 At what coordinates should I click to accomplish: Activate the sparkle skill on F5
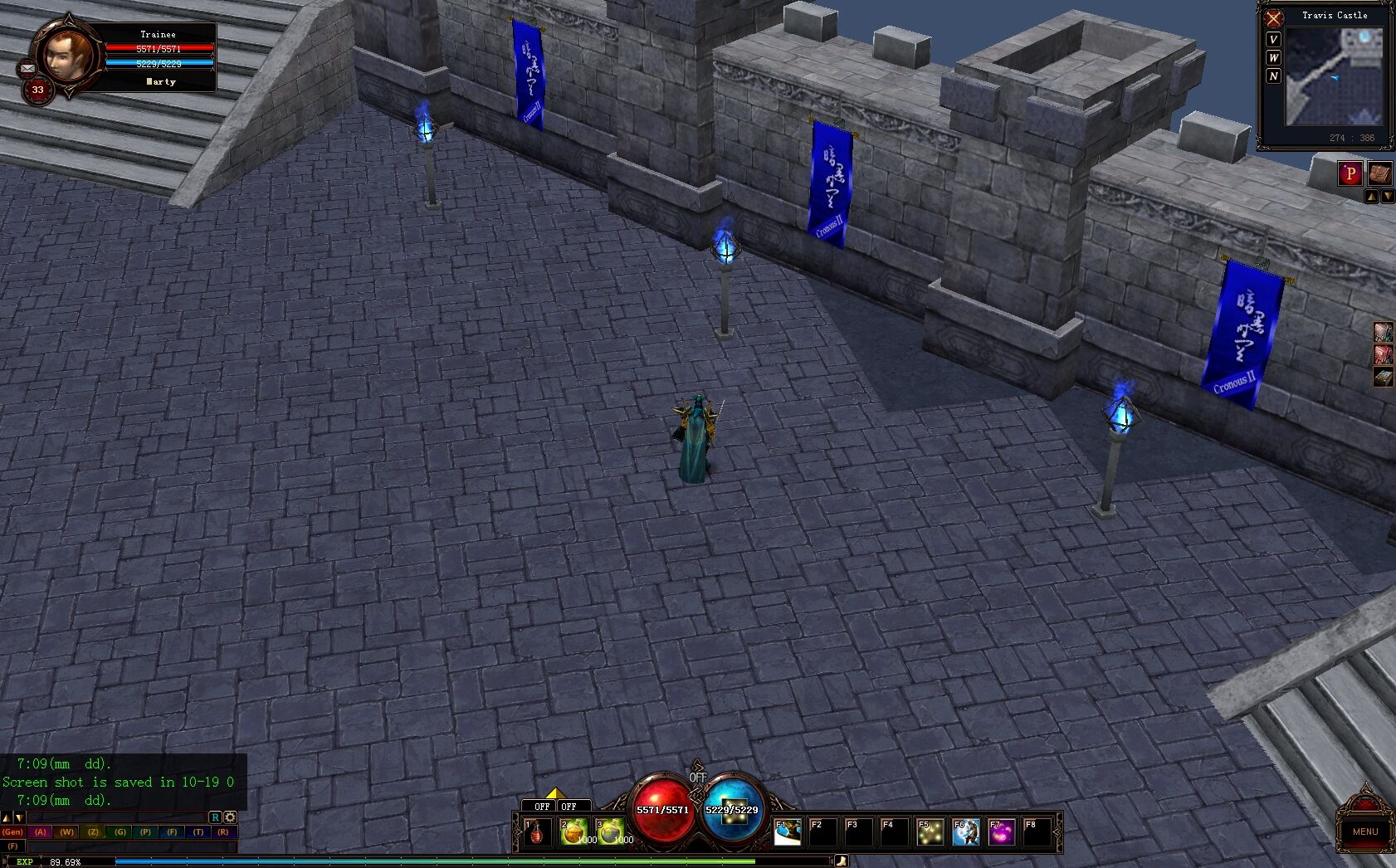pyautogui.click(x=930, y=831)
